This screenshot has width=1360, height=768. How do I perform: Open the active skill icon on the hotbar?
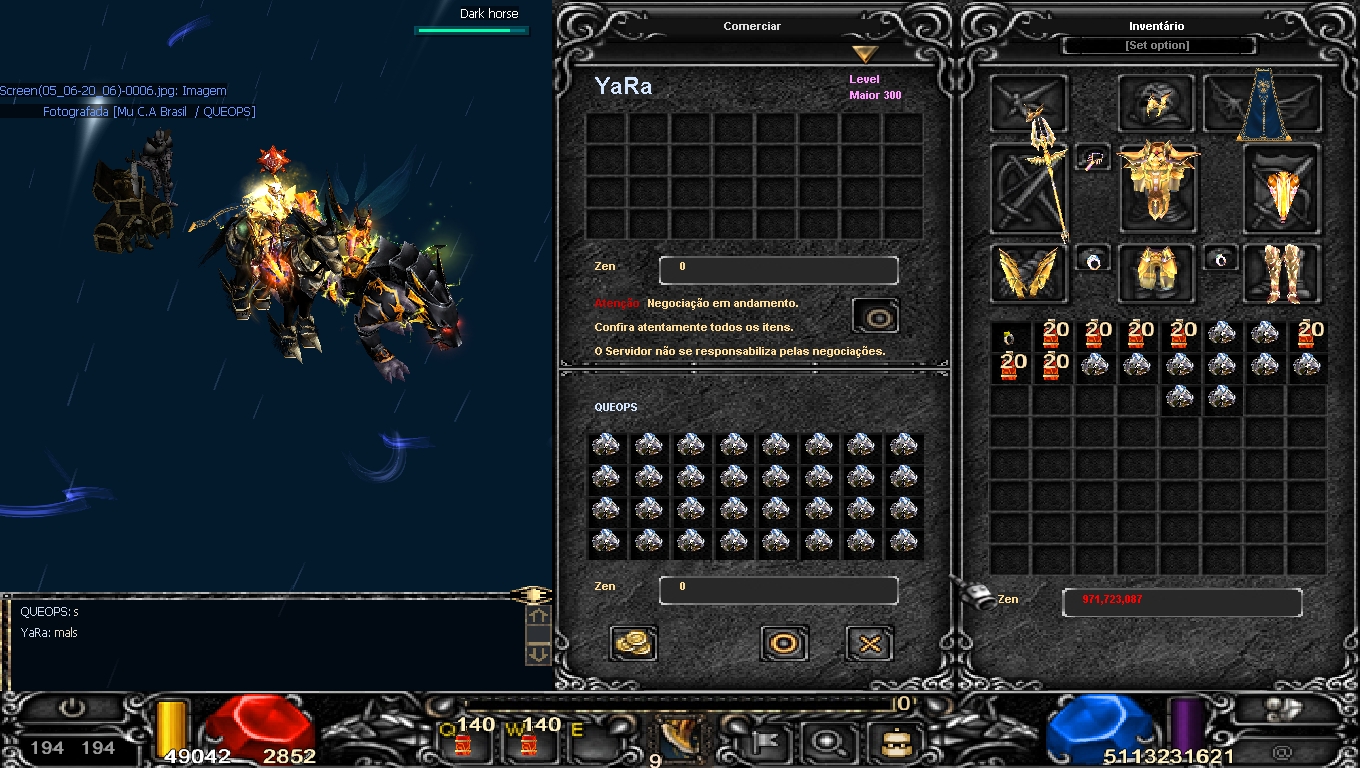pos(680,740)
